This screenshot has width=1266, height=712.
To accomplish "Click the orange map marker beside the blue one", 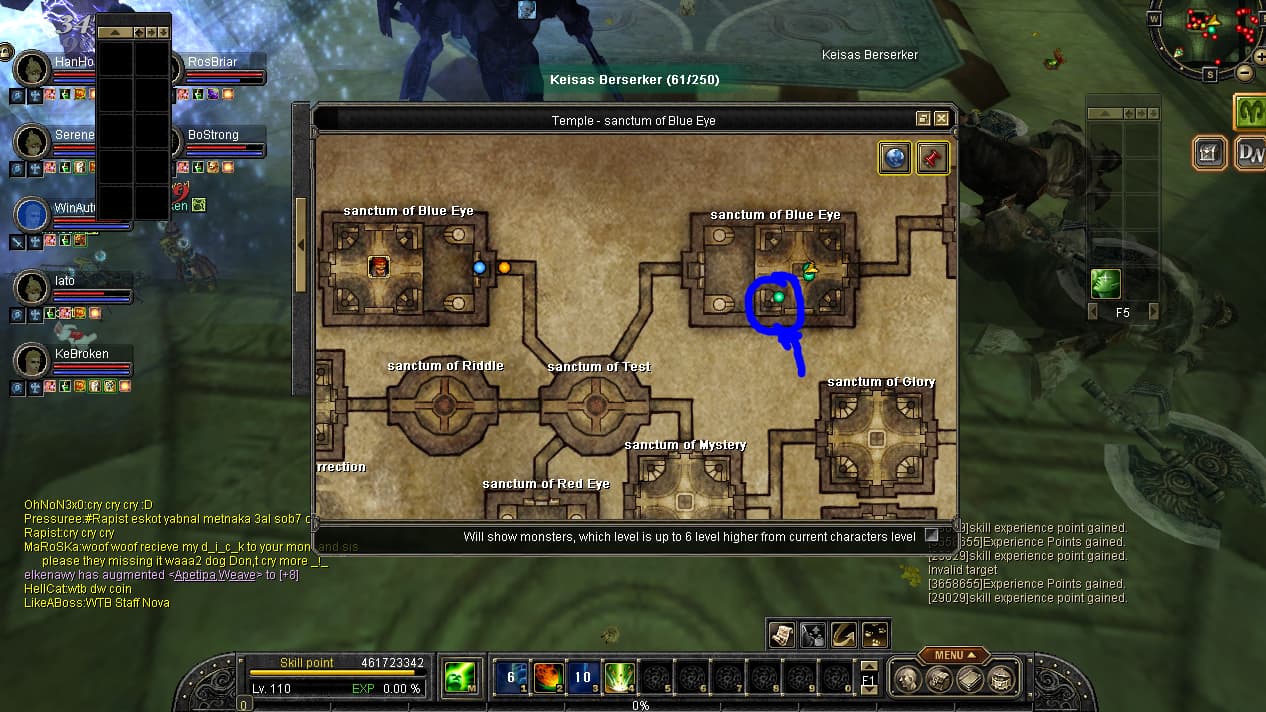I will tap(504, 267).
